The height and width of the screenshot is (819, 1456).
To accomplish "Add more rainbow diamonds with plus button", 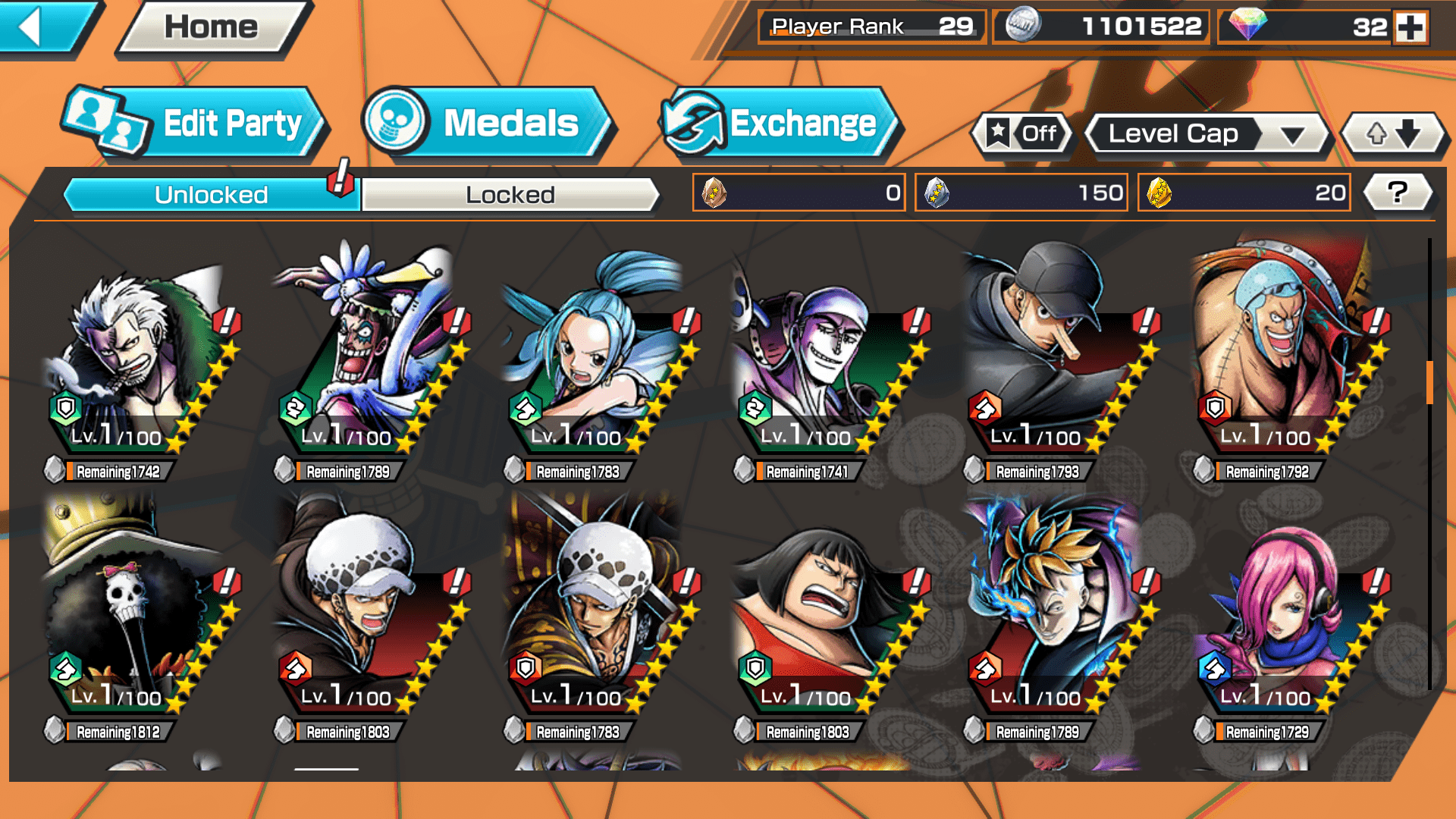I will pos(1410,27).
